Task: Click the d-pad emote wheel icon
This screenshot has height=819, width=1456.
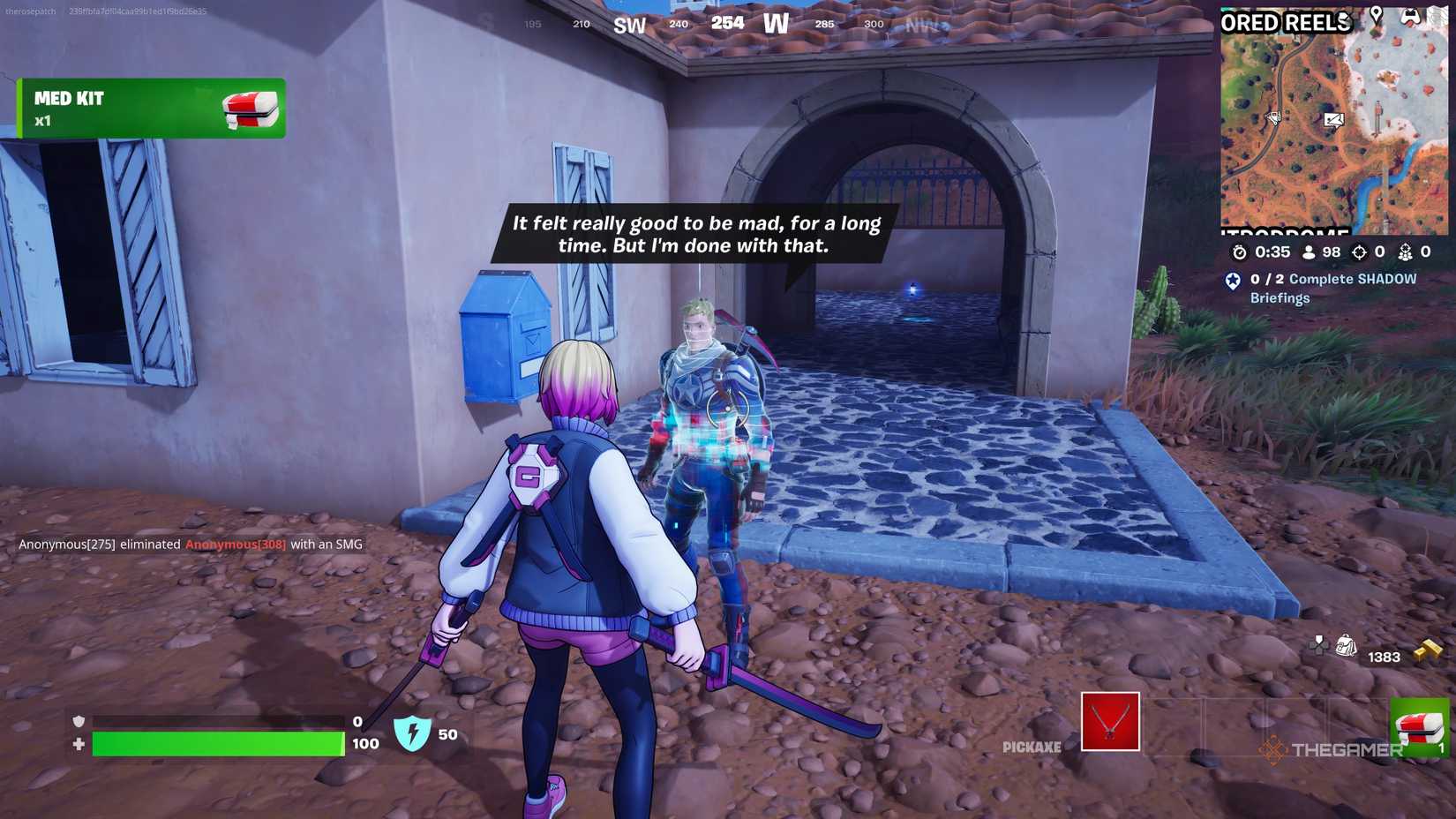Action: pyautogui.click(x=1317, y=646)
